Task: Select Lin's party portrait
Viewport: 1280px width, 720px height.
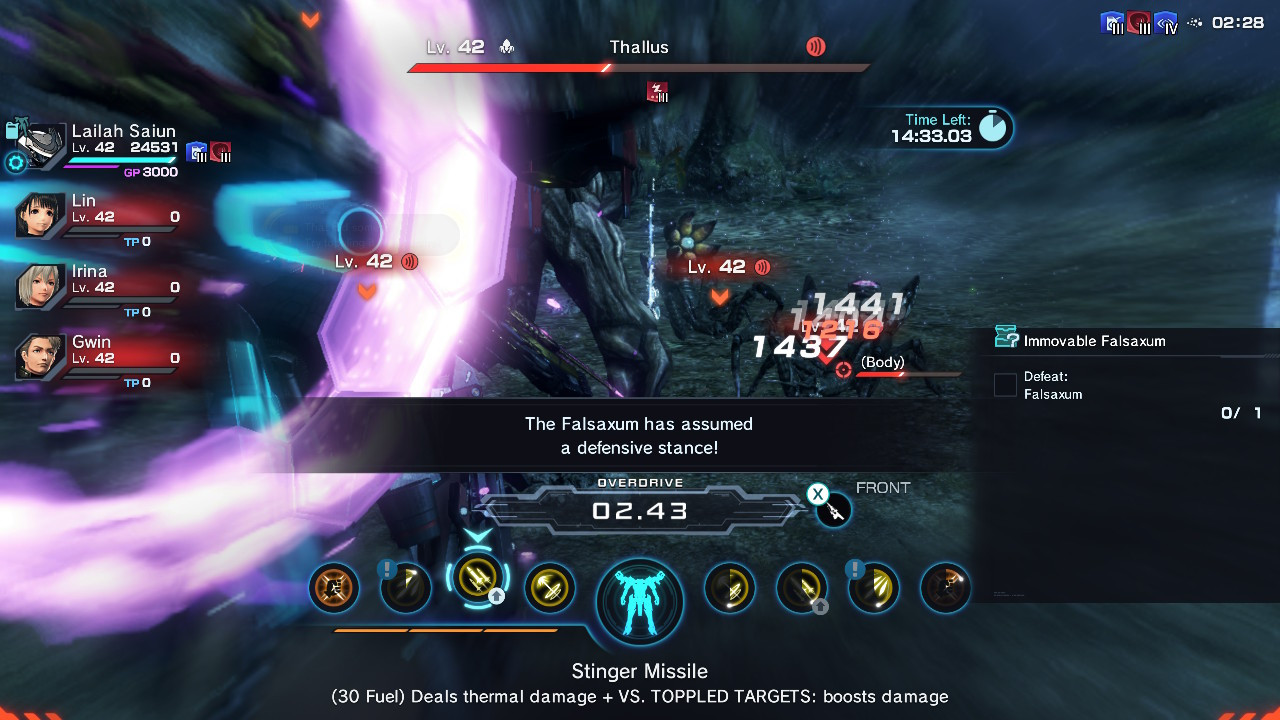Action: pos(41,215)
